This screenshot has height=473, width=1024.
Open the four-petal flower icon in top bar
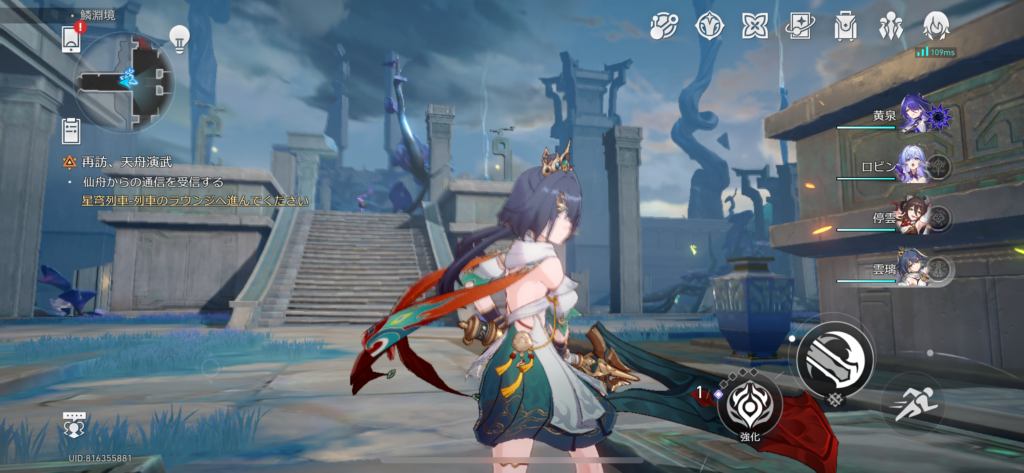tap(755, 26)
